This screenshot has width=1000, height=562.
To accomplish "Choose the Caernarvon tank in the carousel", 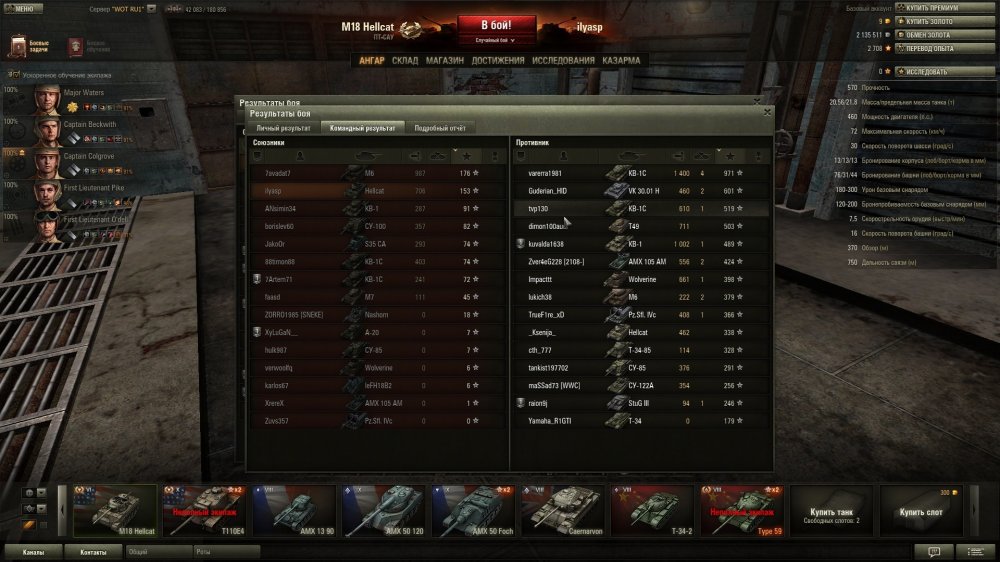I will [x=563, y=511].
